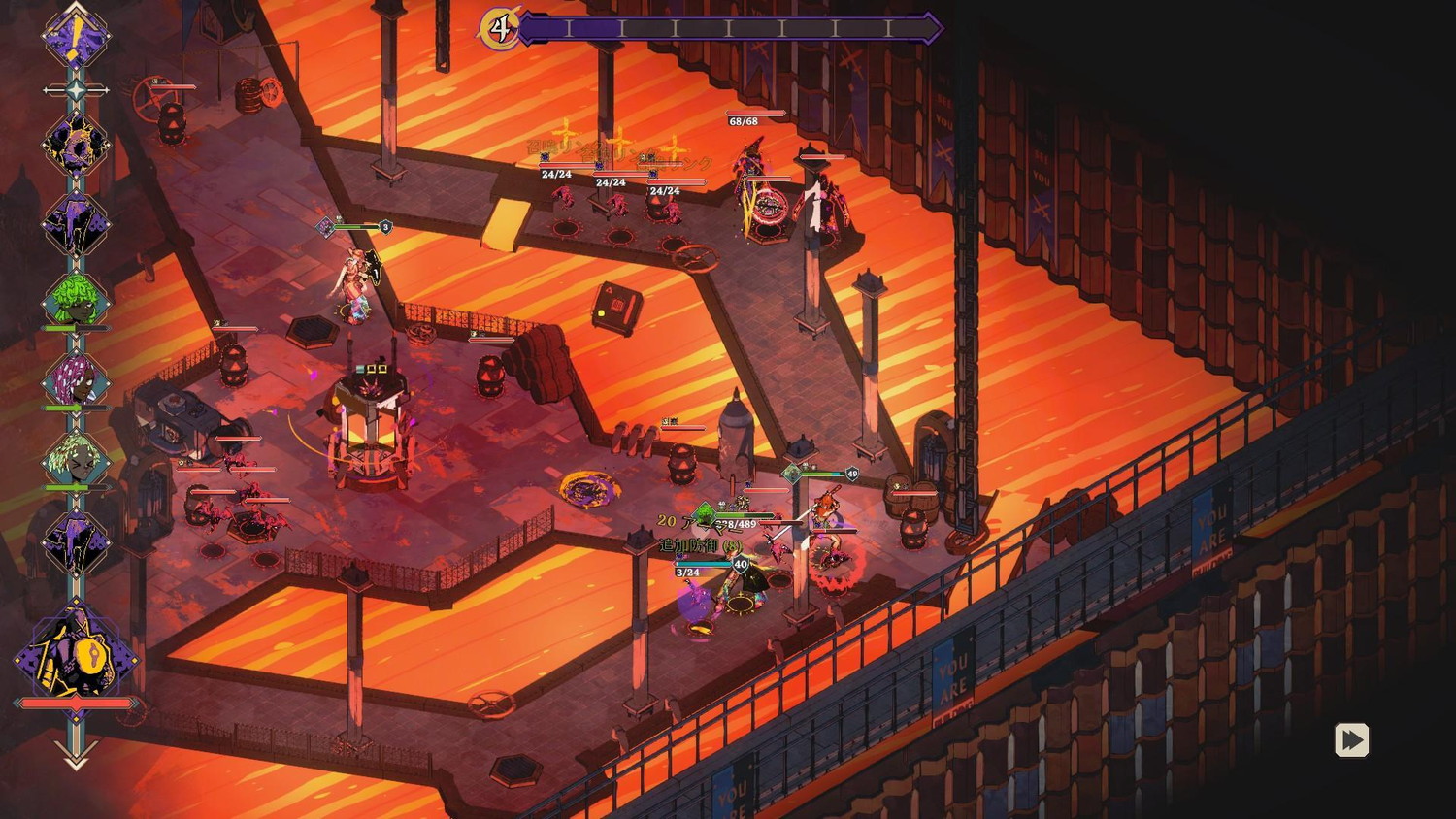Select the bright green curly-haired character portrait
This screenshot has width=1456, height=819.
click(76, 300)
